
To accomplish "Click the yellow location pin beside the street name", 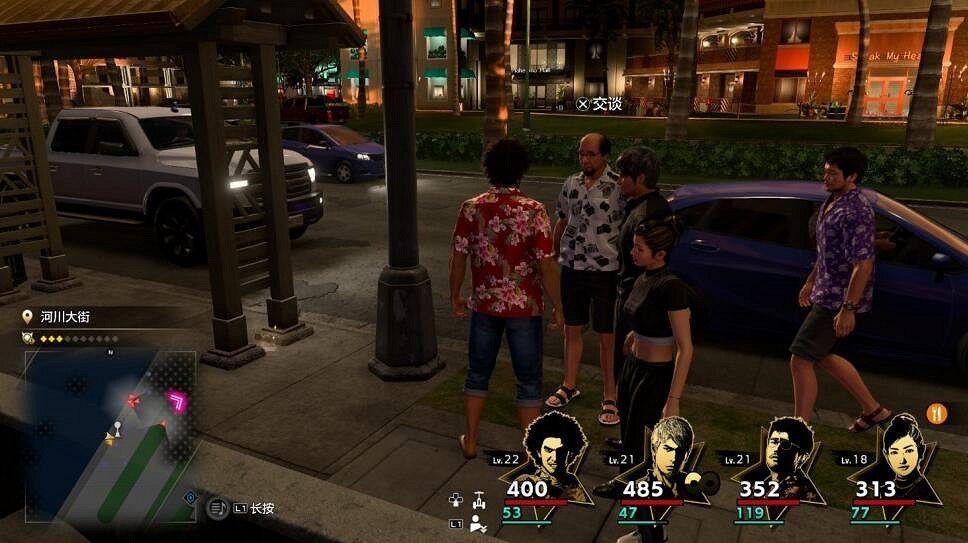I will (x=28, y=317).
